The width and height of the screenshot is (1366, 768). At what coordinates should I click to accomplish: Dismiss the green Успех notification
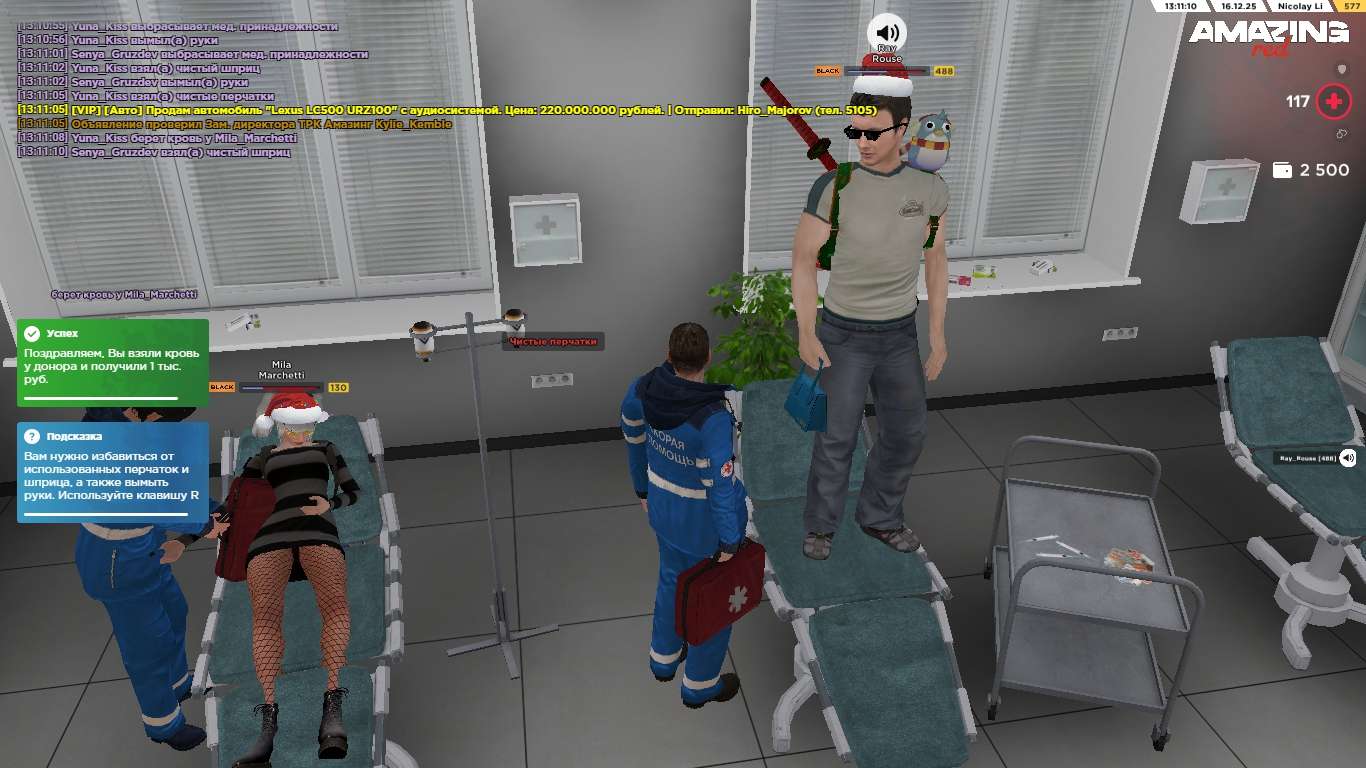pos(112,362)
